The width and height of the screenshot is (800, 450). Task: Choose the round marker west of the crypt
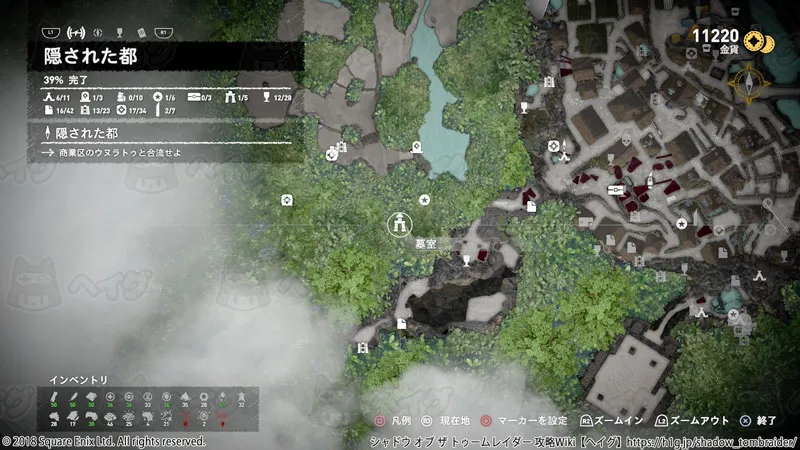coord(288,200)
